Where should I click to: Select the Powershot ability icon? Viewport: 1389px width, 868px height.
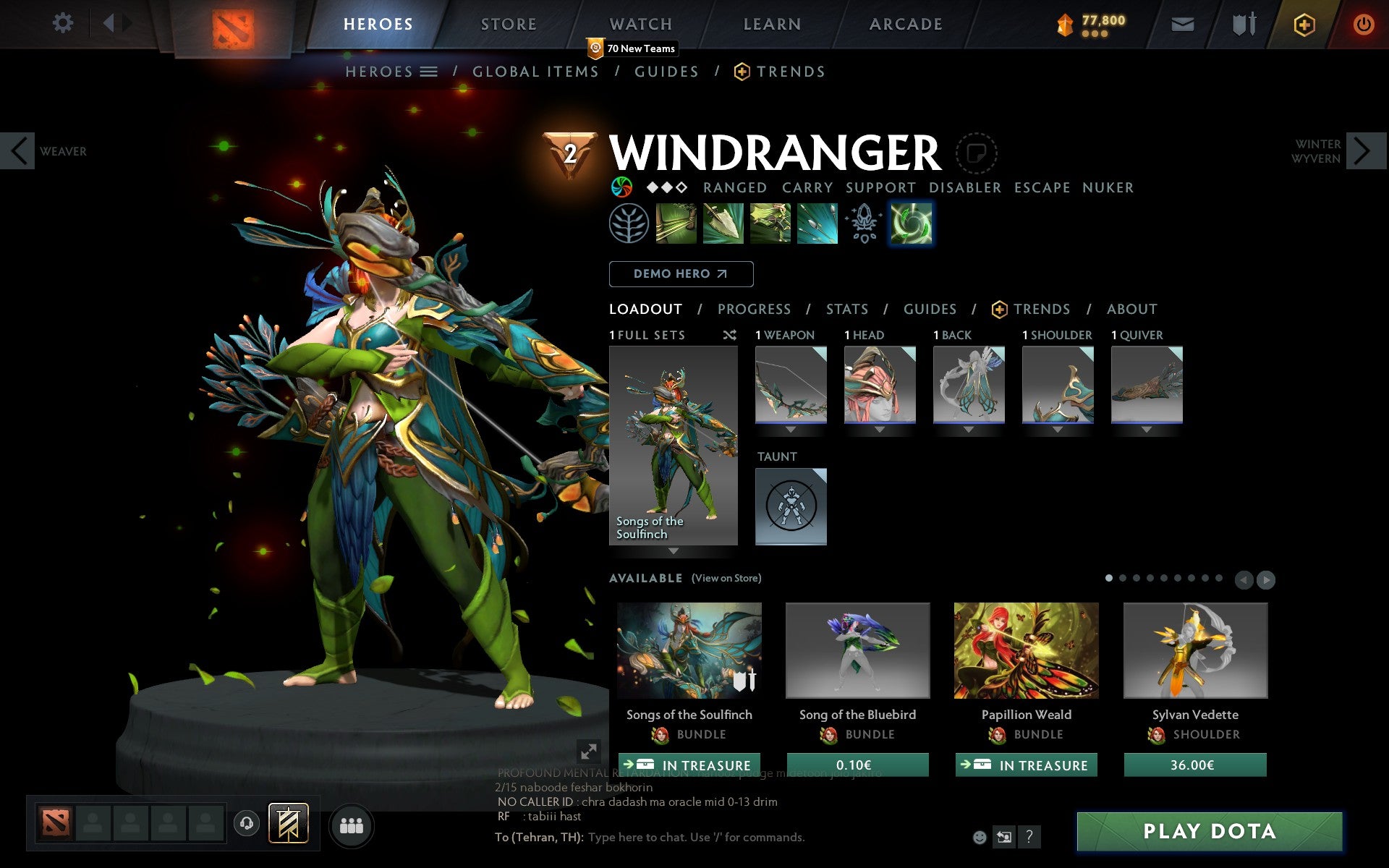point(723,224)
